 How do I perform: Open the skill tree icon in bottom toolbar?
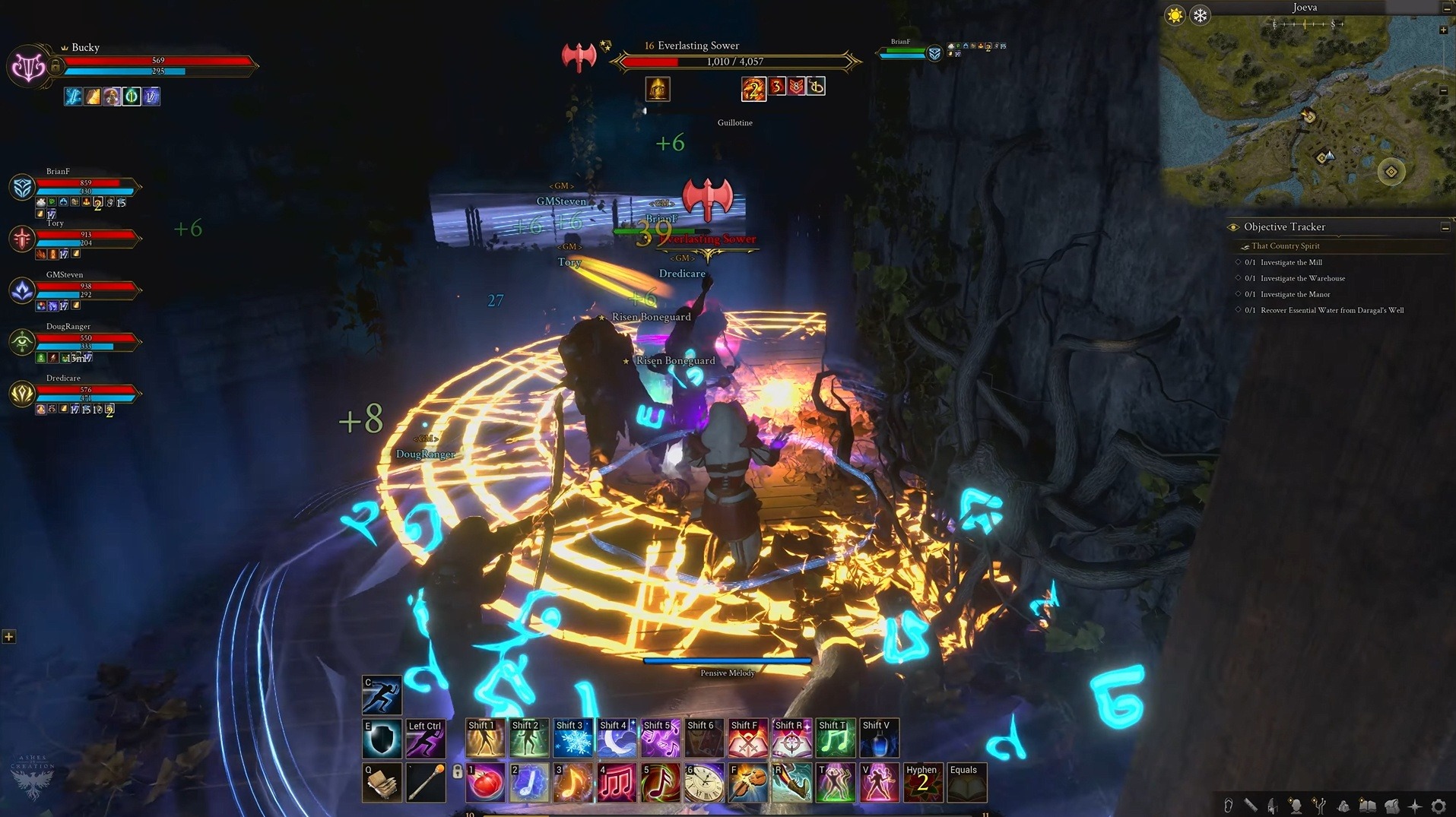1318,806
